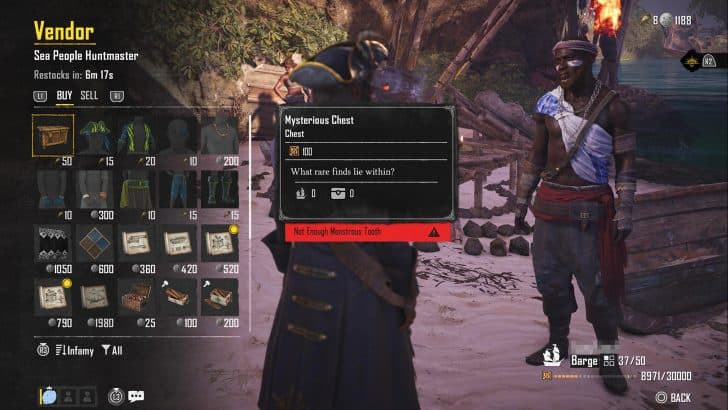This screenshot has height=410, width=728.
Task: Pick the blue diamond tile costing 600
Action: [x=94, y=243]
